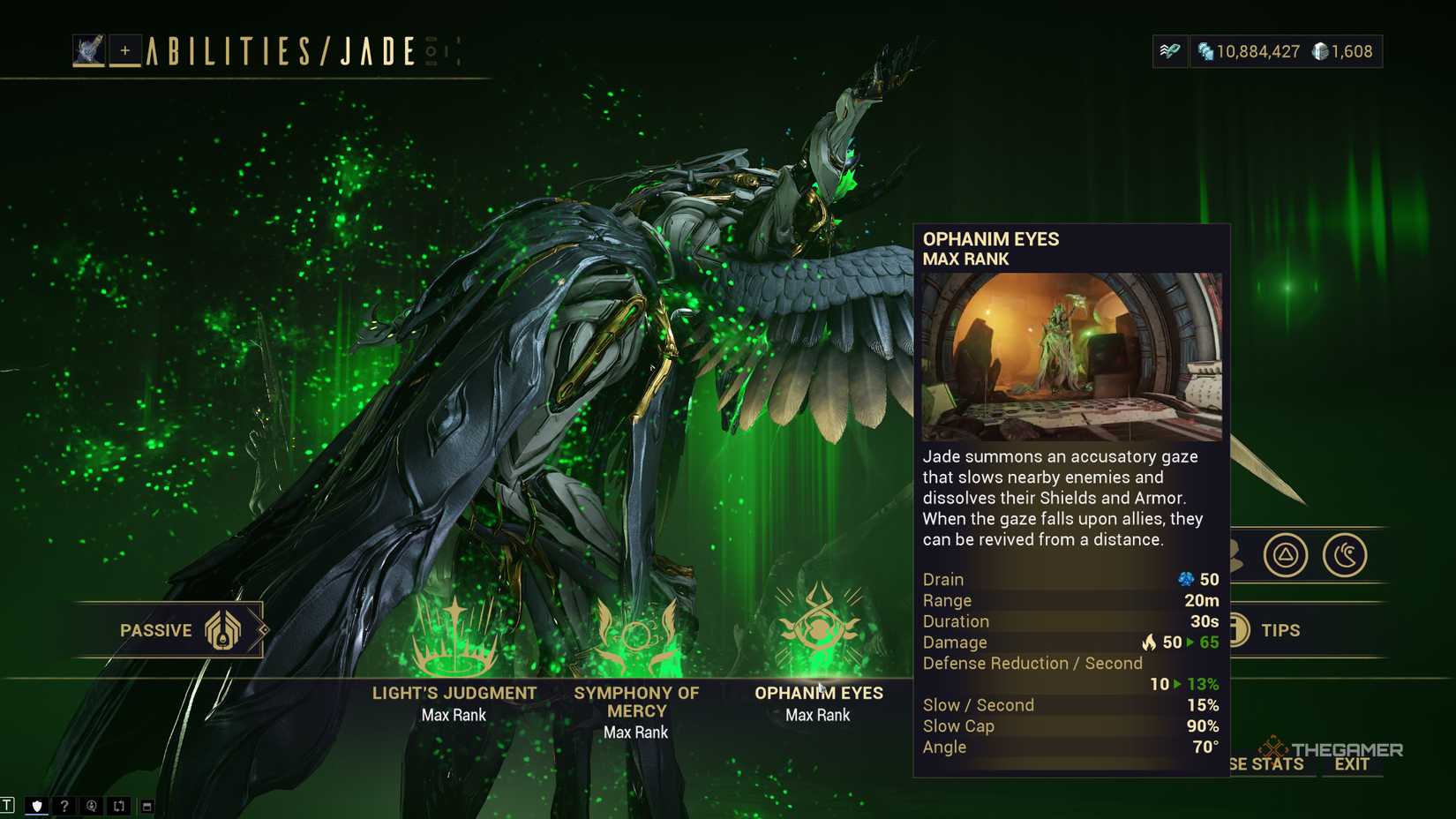This screenshot has width=1456, height=819.
Task: Click the triangle warning circle icon on the right
Action: point(1287,555)
